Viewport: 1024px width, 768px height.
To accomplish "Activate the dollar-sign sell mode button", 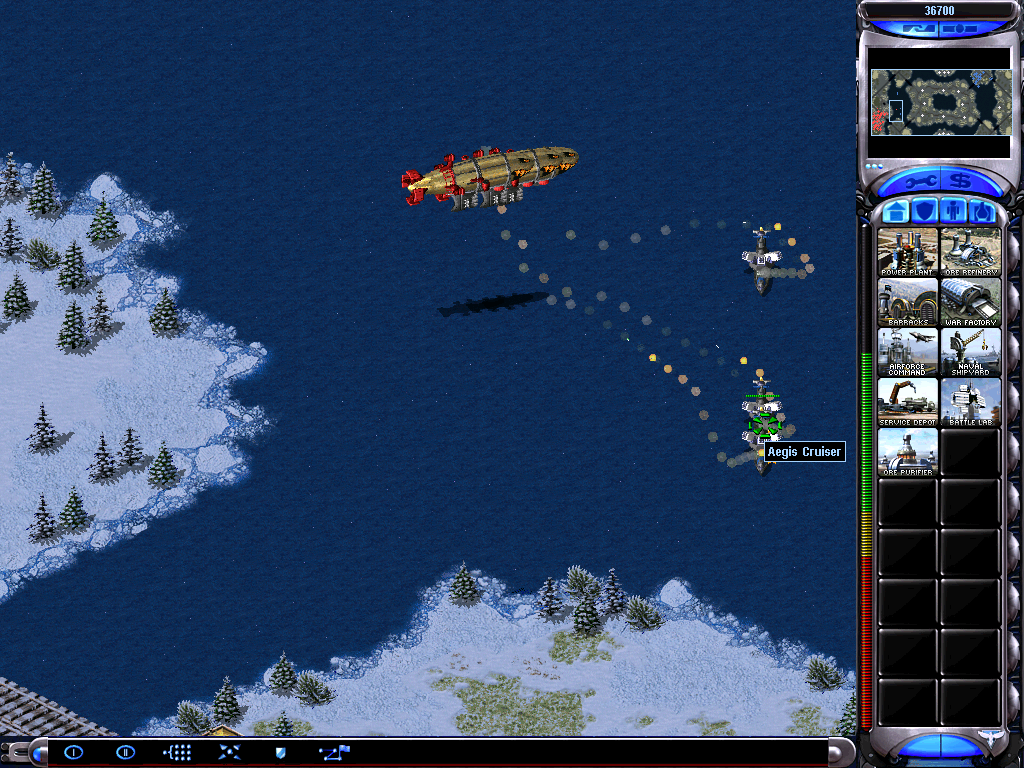I will [x=961, y=182].
